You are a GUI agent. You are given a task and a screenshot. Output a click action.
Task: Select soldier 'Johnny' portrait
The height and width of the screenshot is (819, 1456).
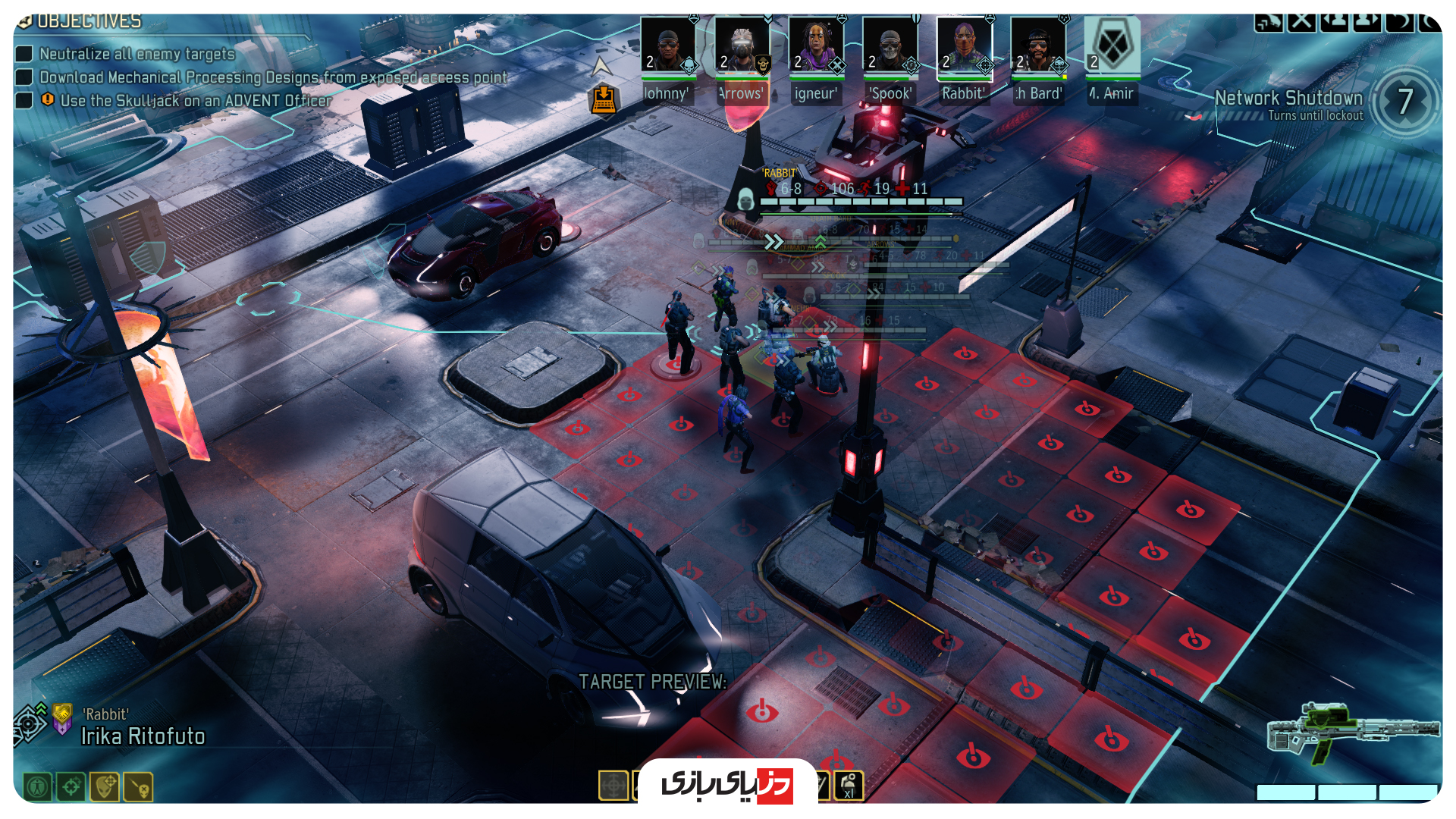[x=667, y=47]
